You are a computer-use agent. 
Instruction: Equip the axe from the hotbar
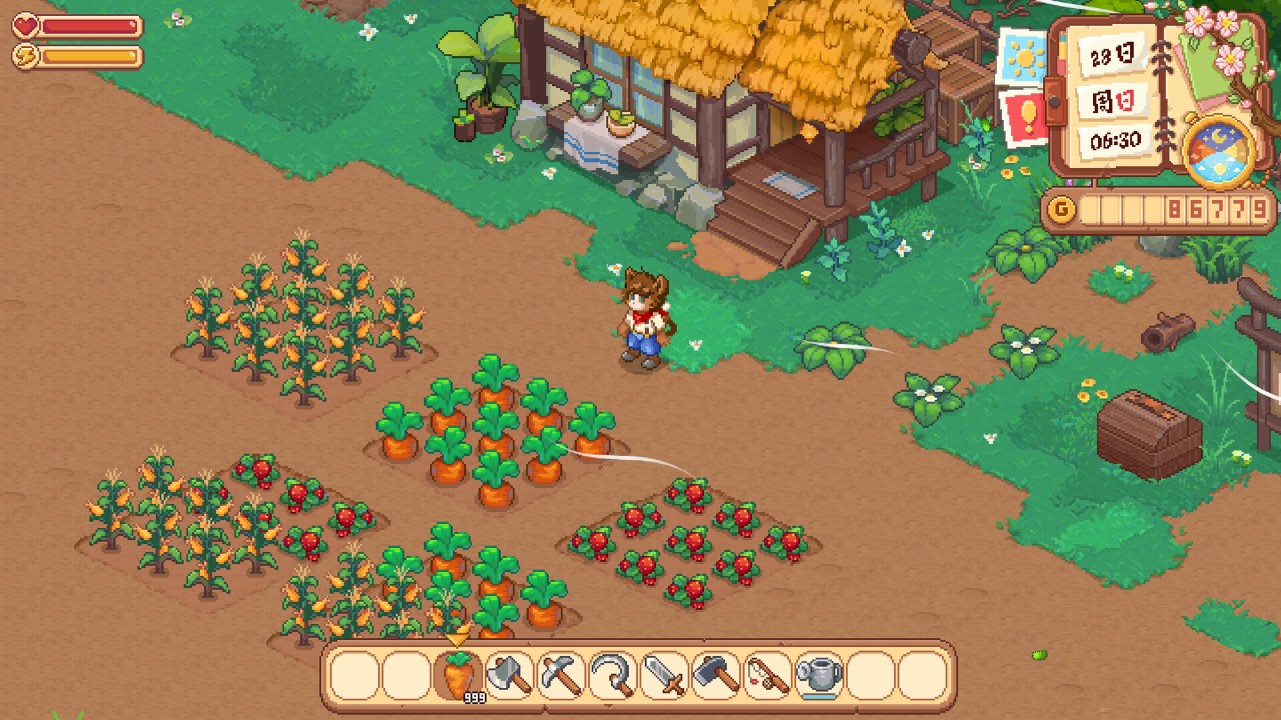pyautogui.click(x=510, y=677)
